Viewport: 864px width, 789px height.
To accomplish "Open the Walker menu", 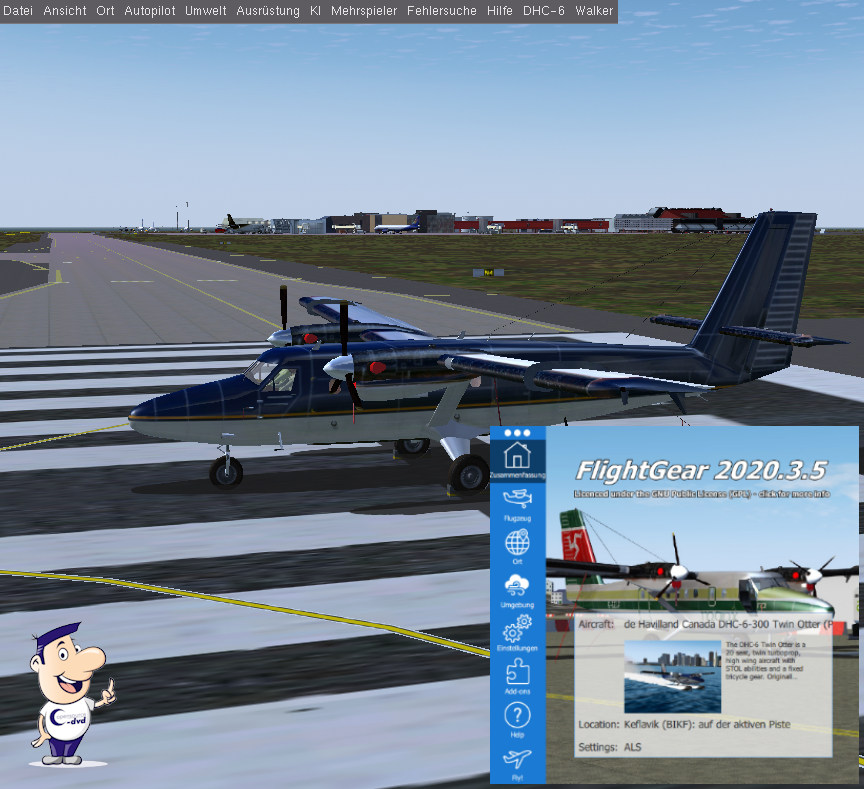I will click(594, 10).
